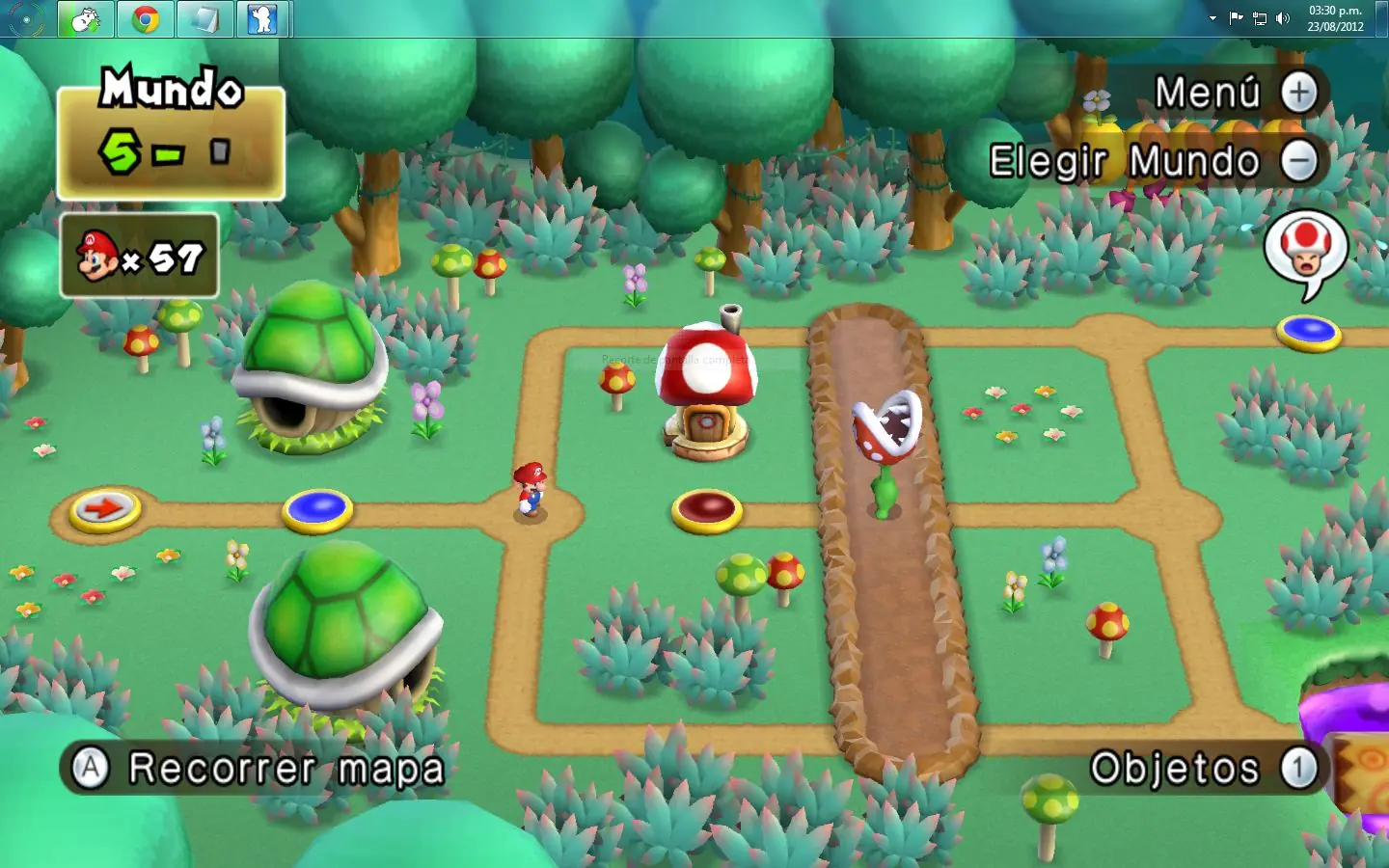Image resolution: width=1389 pixels, height=868 pixels.
Task: Click the volume speaker in the system tray
Action: coord(1281,17)
